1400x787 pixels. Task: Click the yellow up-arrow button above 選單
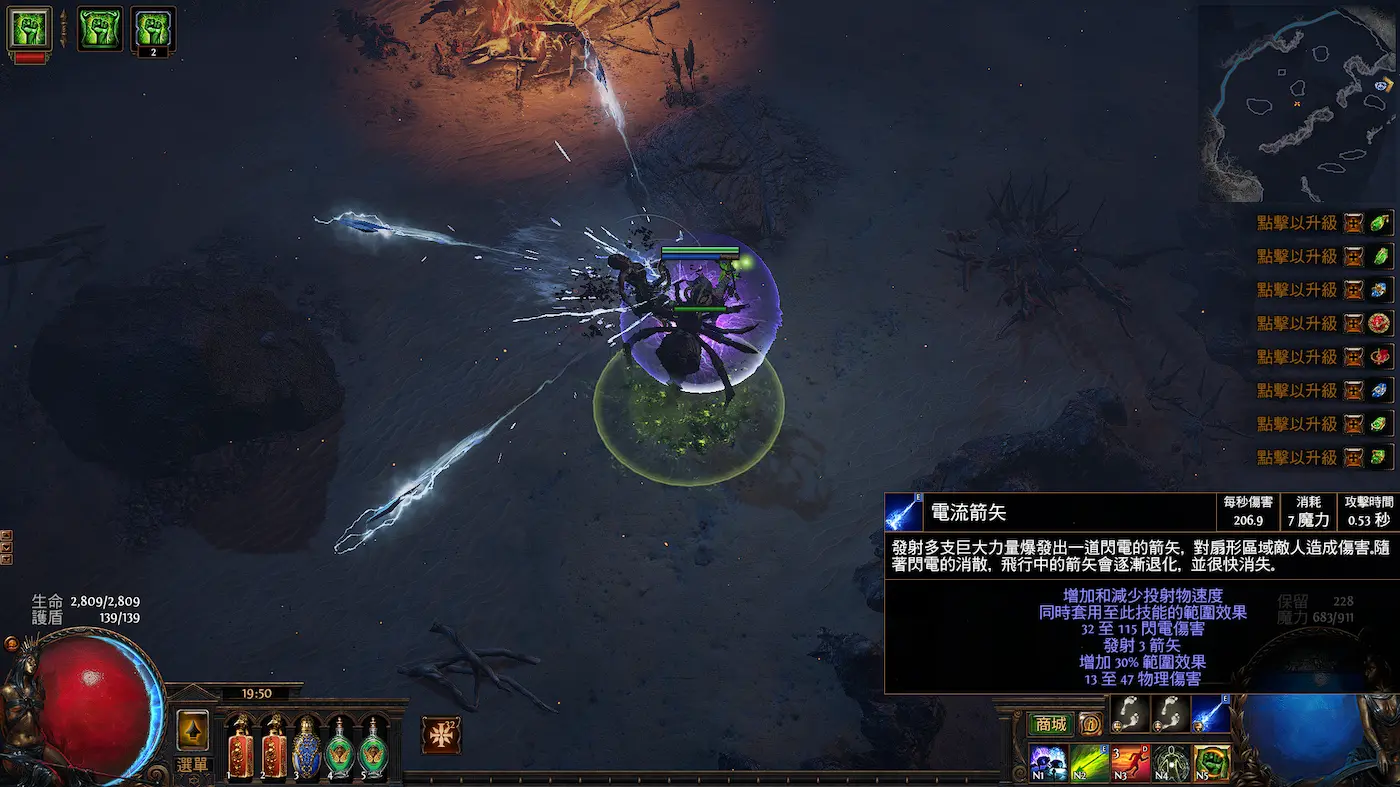pyautogui.click(x=192, y=730)
